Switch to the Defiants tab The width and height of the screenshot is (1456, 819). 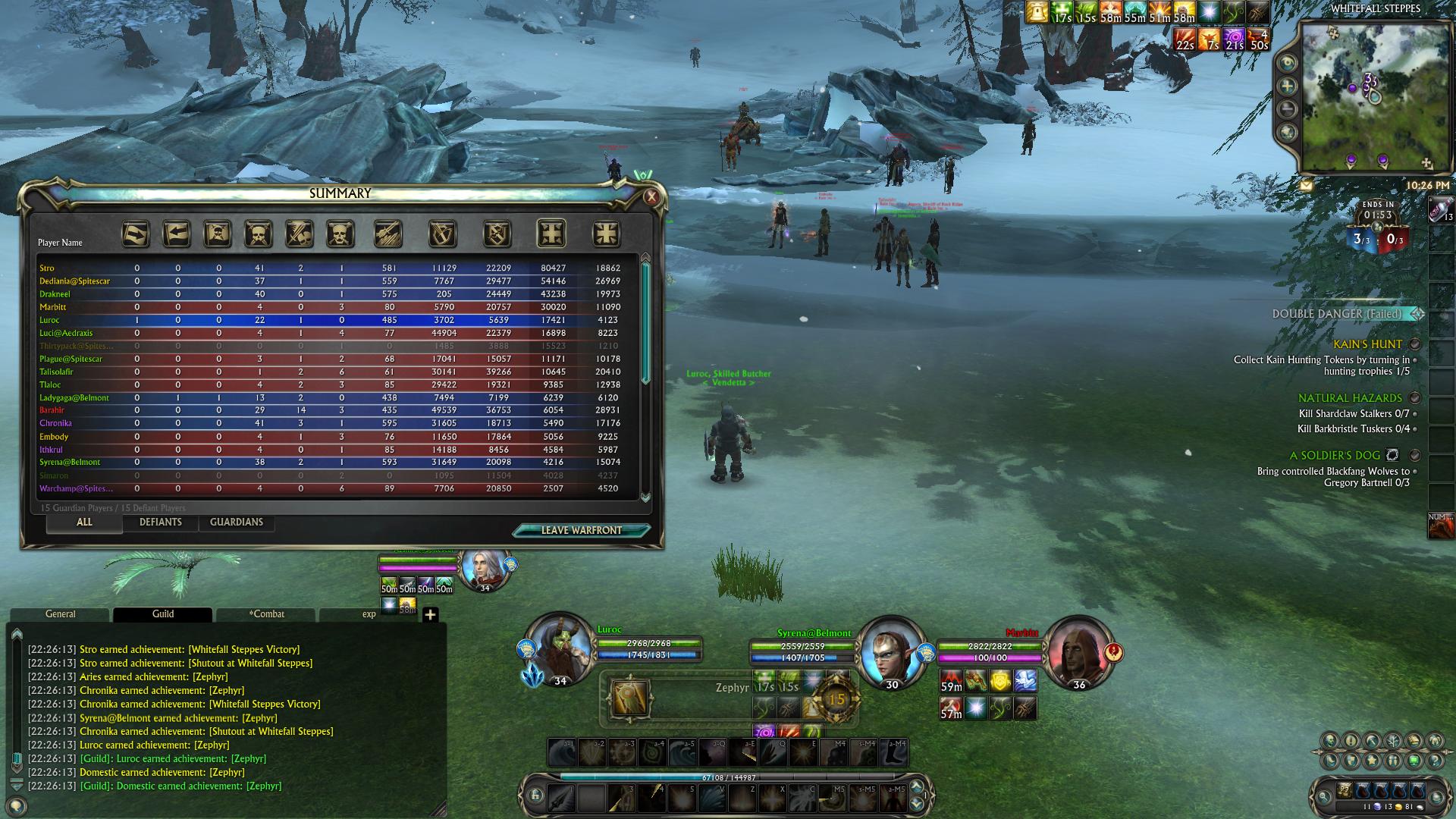161,522
